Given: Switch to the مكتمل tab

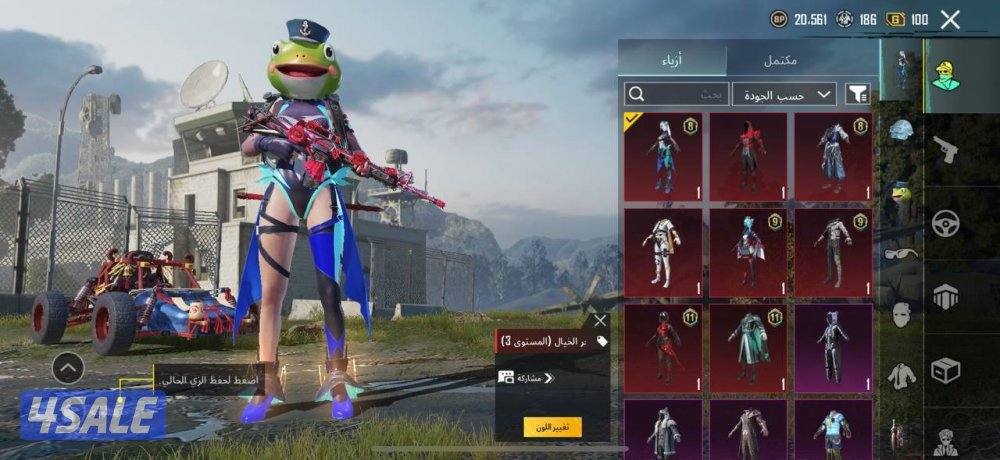Looking at the screenshot, I should tap(780, 60).
